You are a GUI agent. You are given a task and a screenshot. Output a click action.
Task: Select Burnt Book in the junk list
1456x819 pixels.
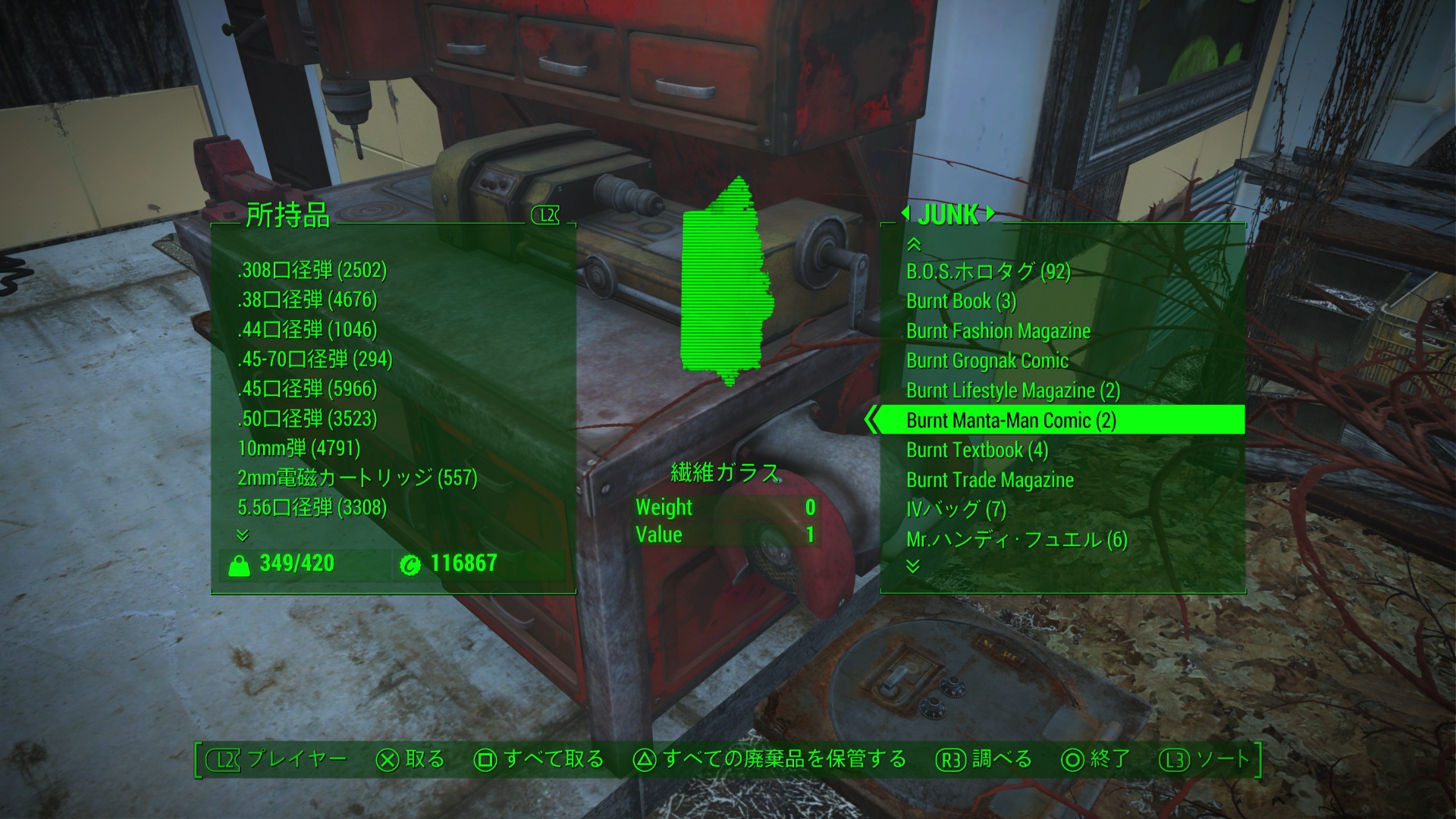click(x=961, y=301)
